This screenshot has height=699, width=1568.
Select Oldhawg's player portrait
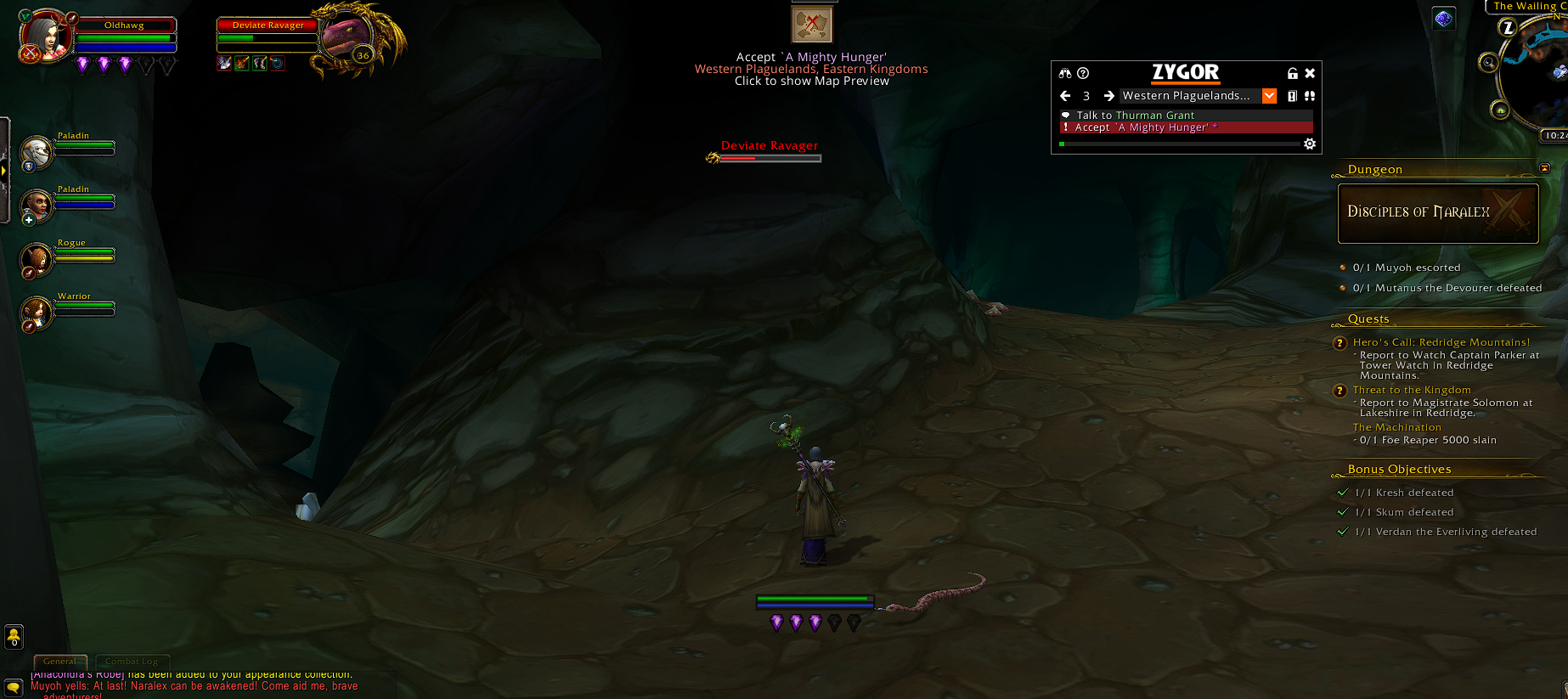(46, 36)
